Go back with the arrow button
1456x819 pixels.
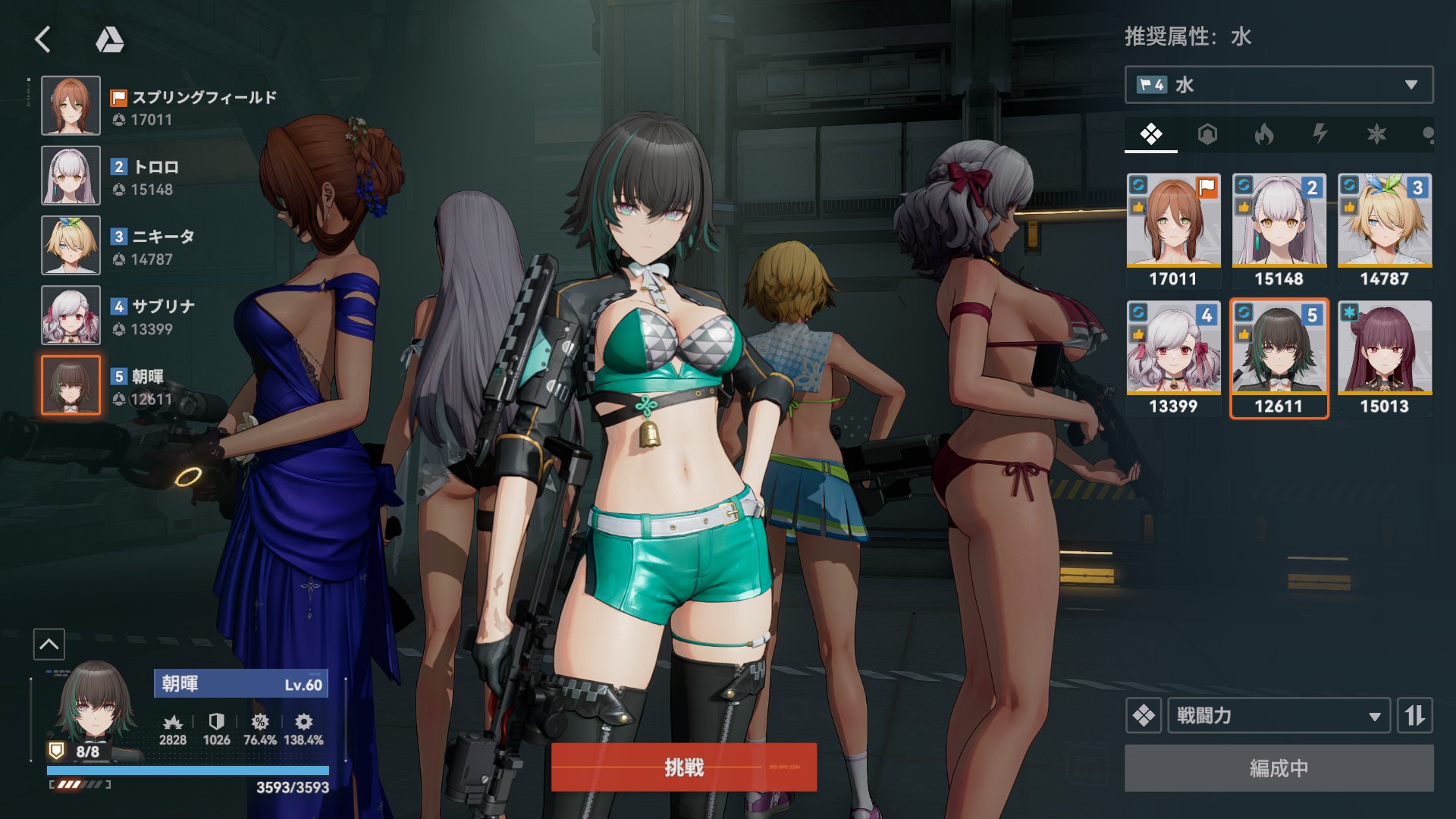(43, 39)
